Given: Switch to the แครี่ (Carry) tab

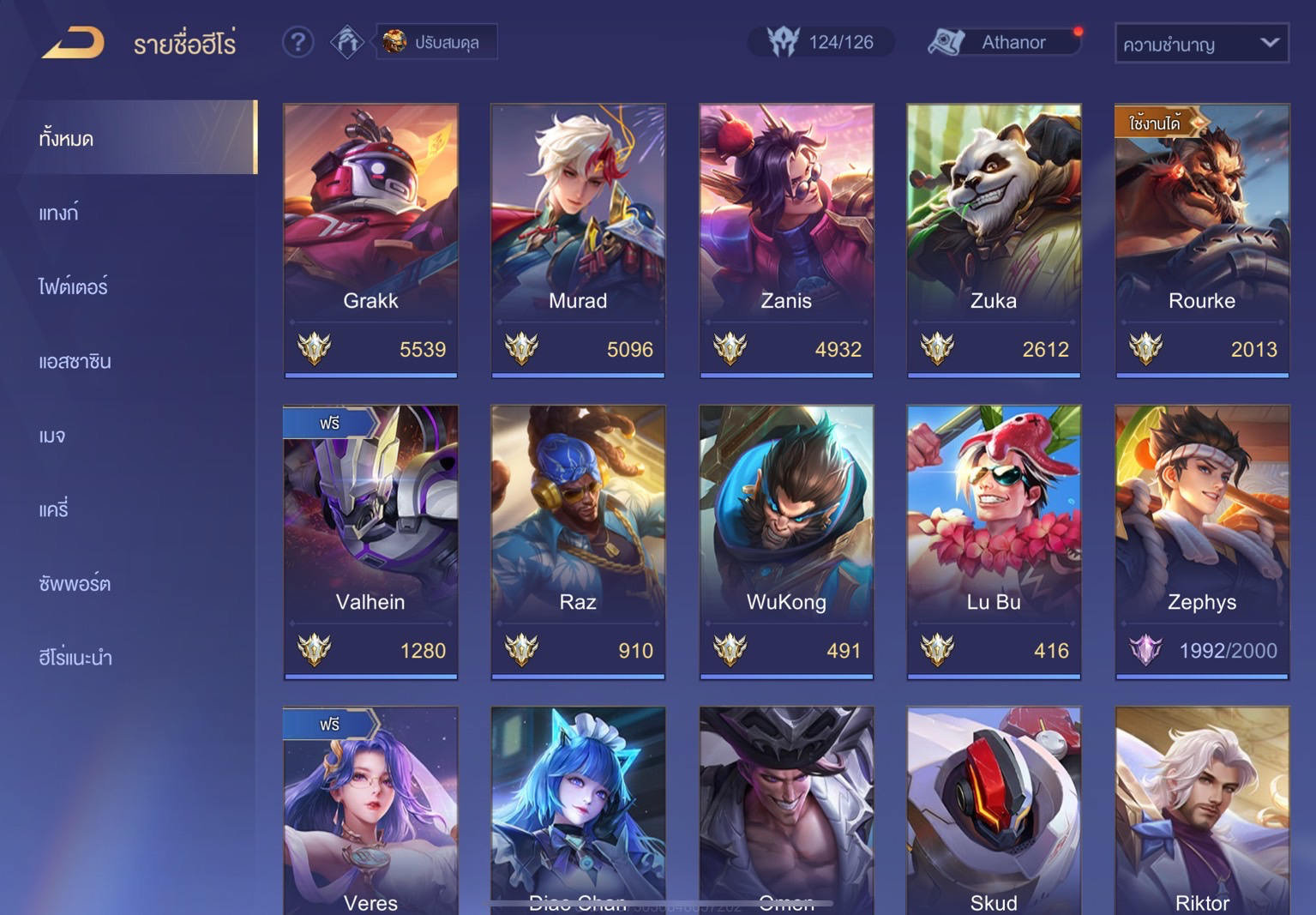Looking at the screenshot, I should (53, 509).
